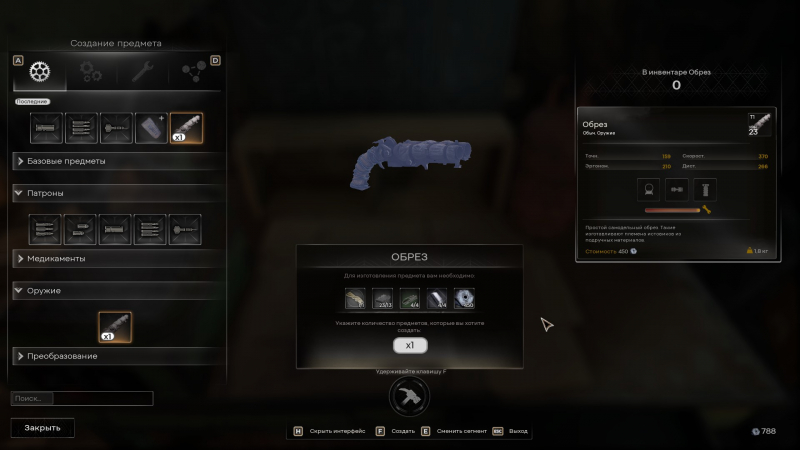
Task: Choose the highlighted Обрез in recent items
Action: [186, 129]
